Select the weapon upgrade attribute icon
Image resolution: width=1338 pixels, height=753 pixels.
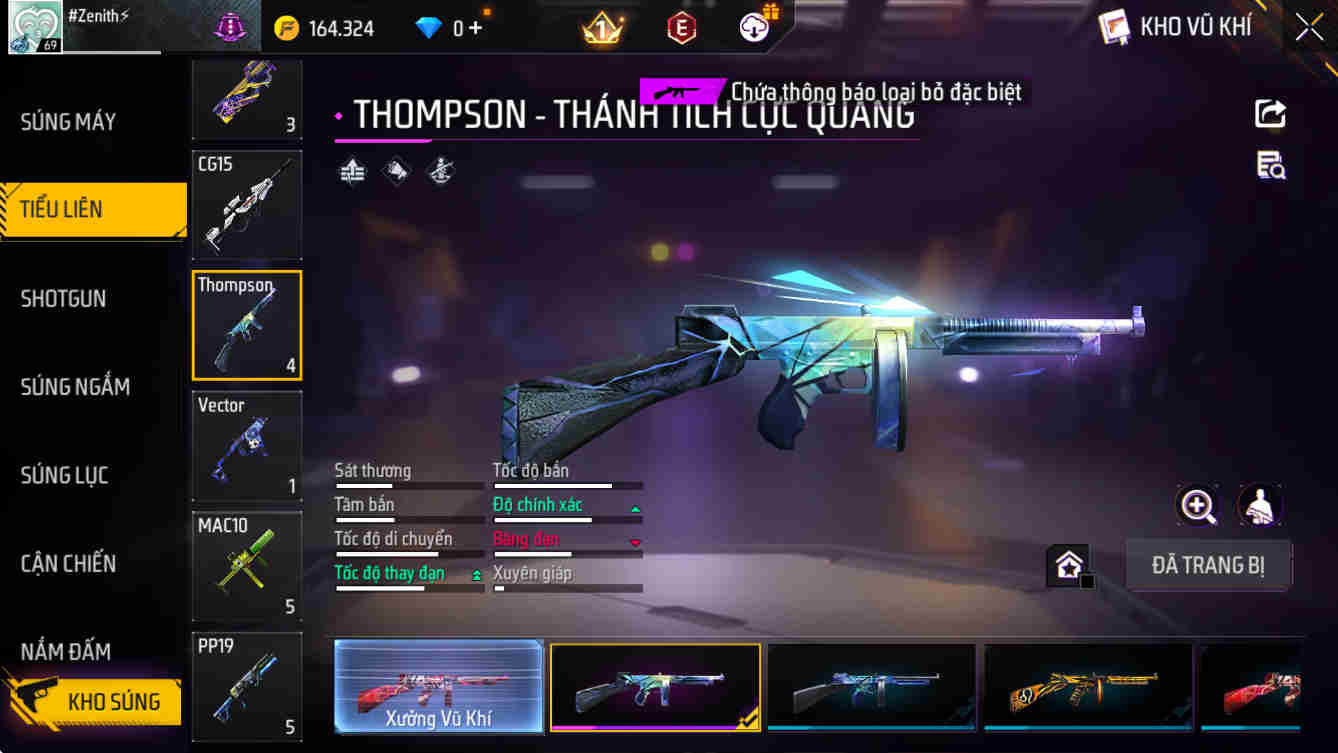pyautogui.click(x=351, y=171)
